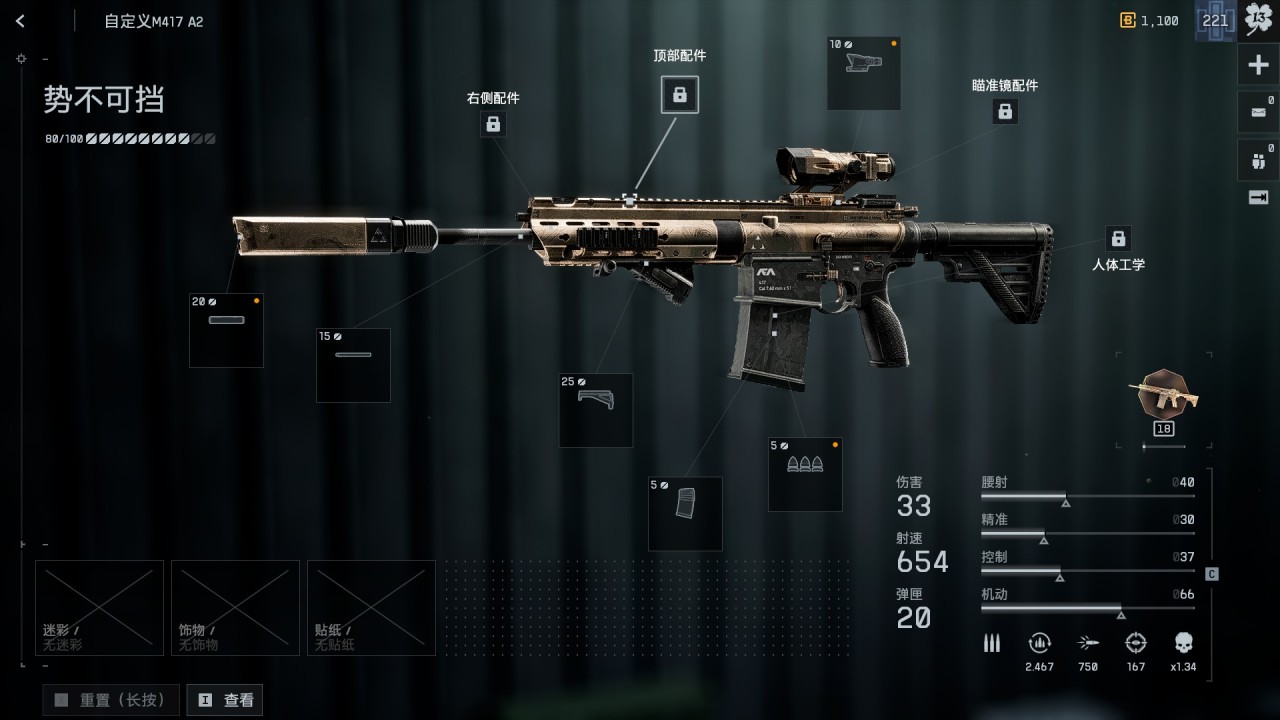Screen dimensions: 1280x720
Task: Click the currency balance showing 1,100
Action: 1150,21
